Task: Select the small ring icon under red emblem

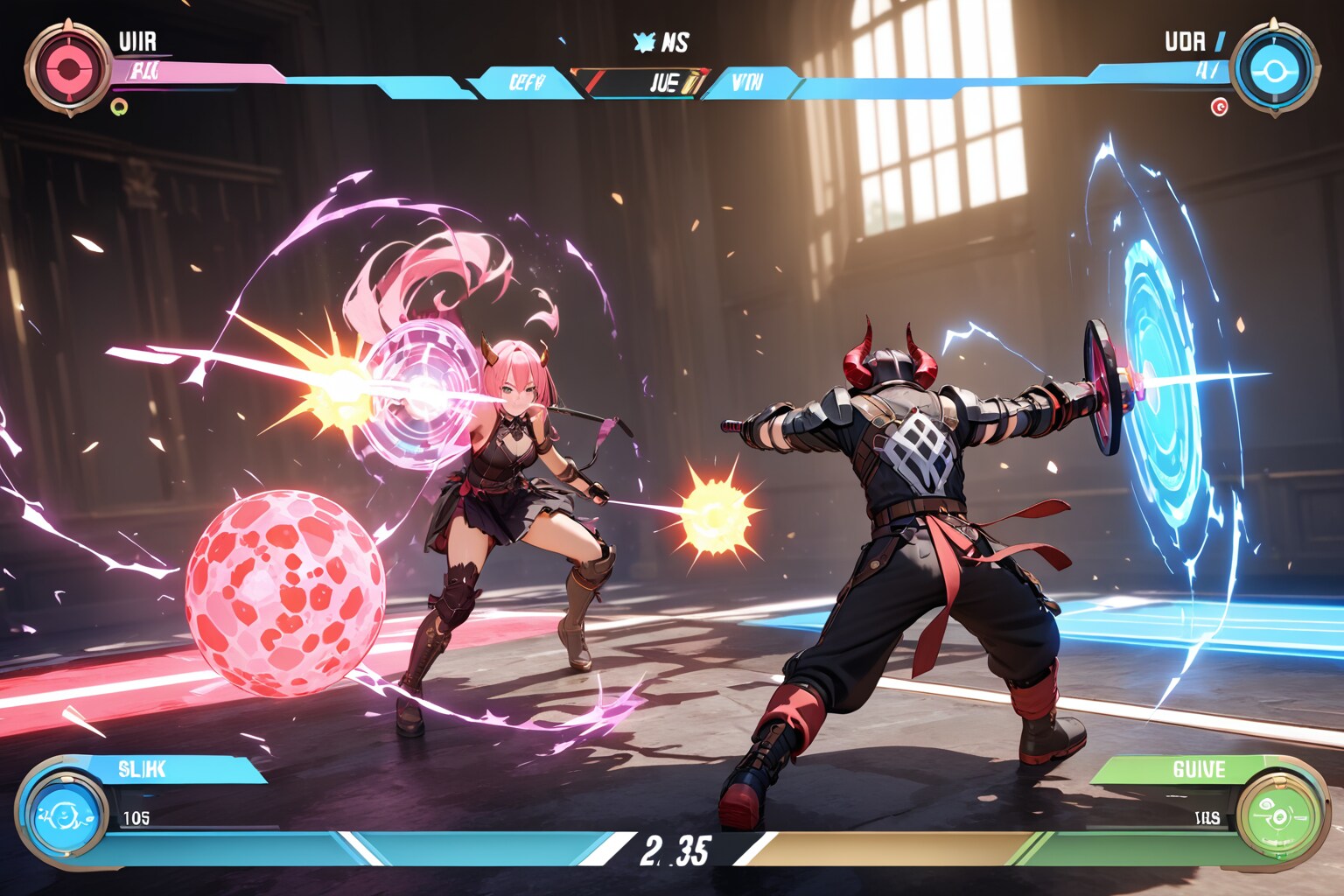Action: 120,107
